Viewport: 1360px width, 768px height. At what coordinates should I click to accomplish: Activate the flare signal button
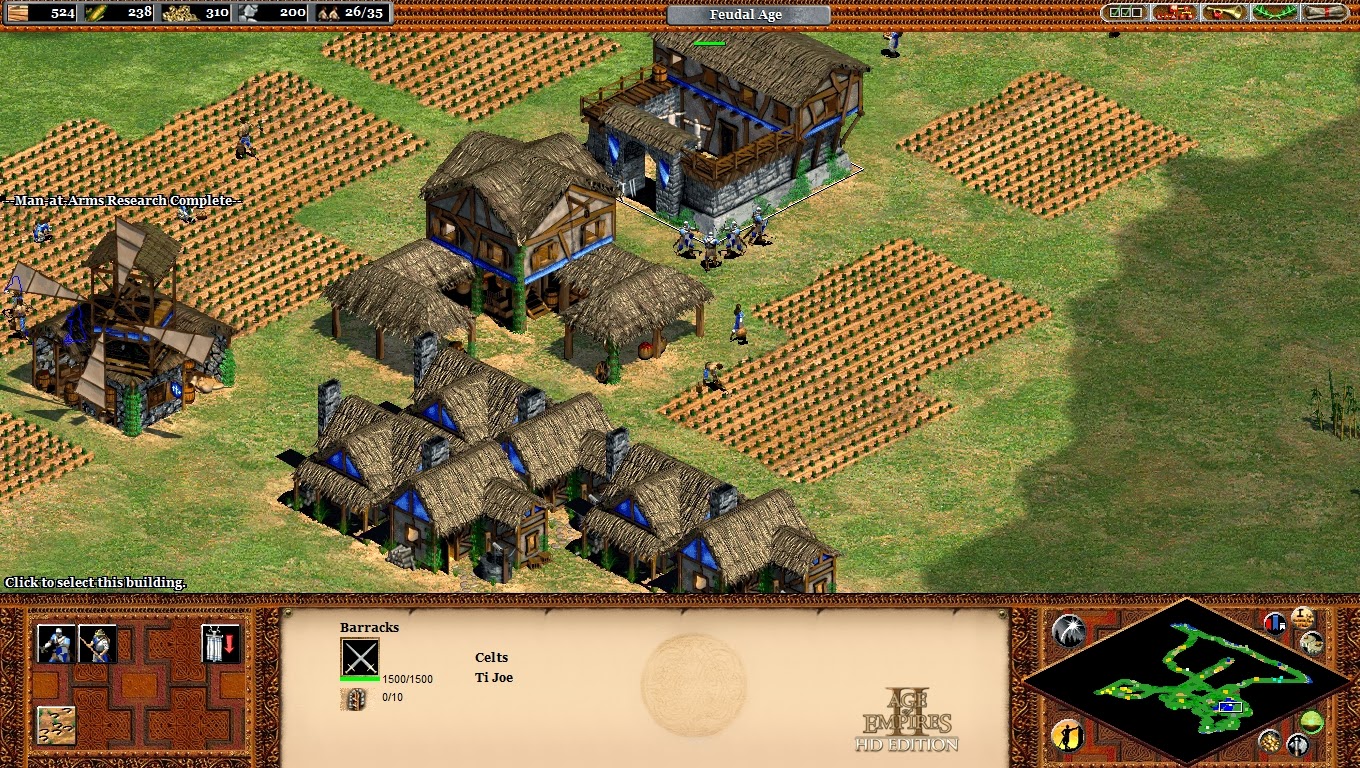(x=1068, y=630)
